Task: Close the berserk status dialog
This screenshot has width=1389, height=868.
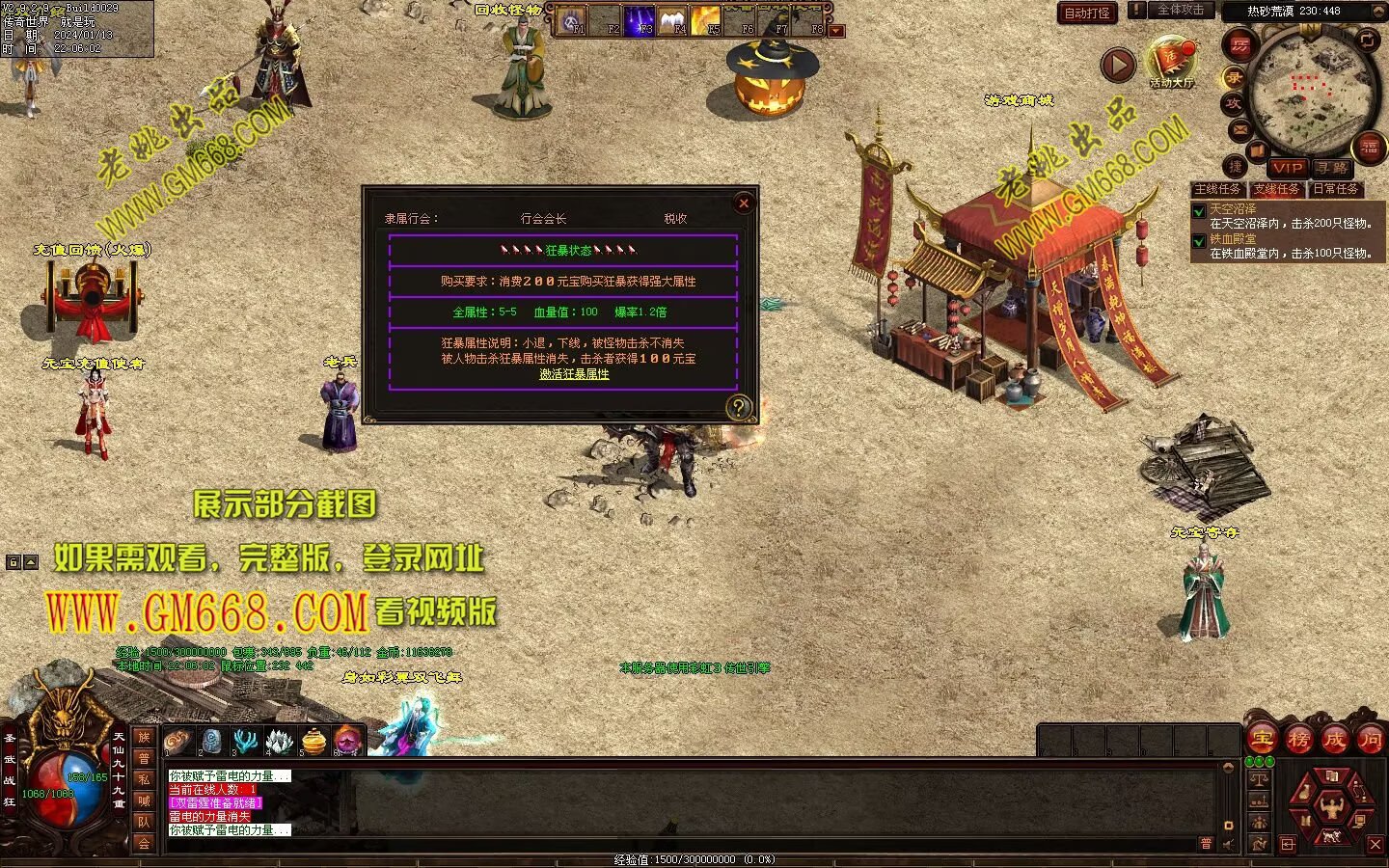Action: [x=743, y=203]
